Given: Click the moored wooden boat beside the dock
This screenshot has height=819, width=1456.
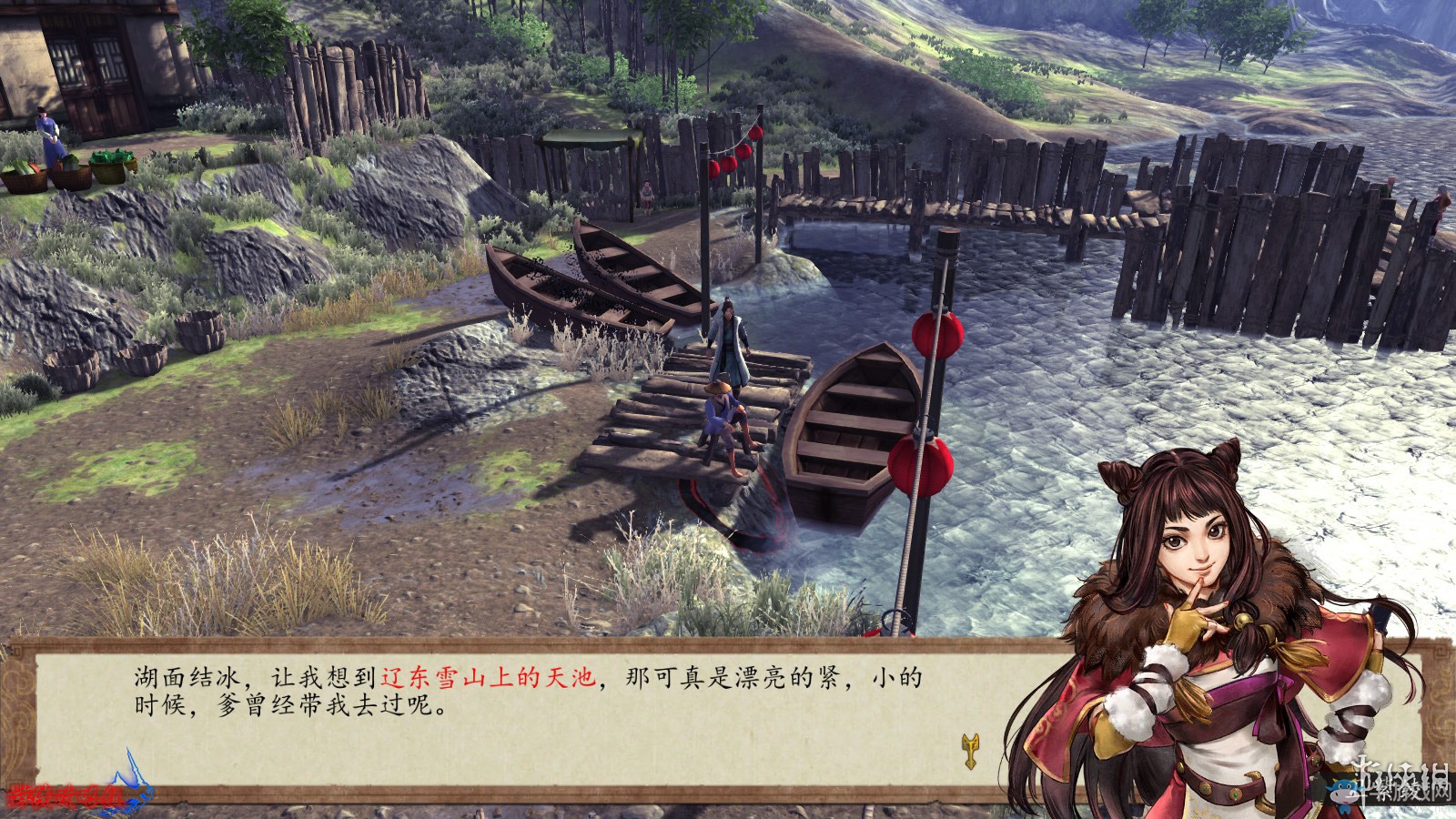Looking at the screenshot, I should point(851,428).
